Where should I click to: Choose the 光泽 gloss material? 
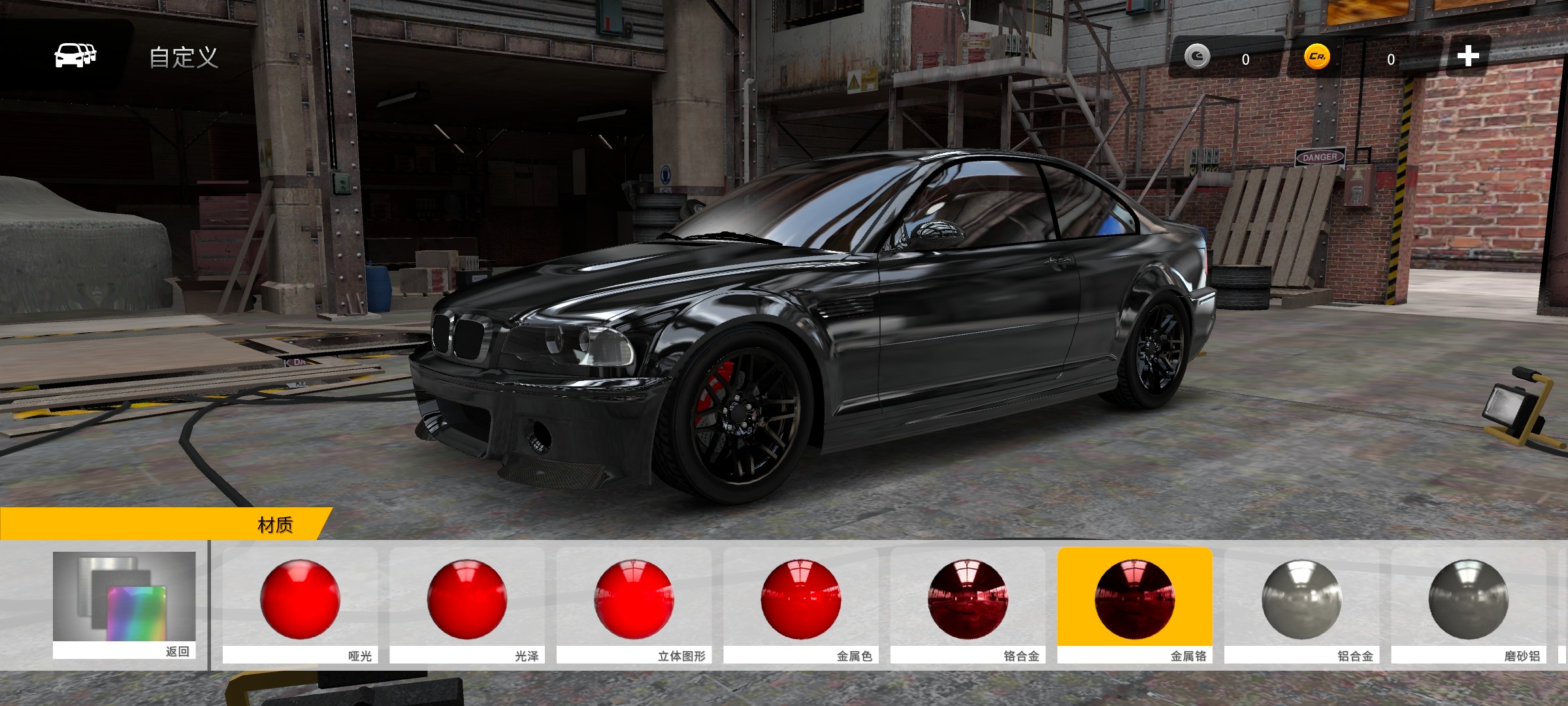pos(467,605)
